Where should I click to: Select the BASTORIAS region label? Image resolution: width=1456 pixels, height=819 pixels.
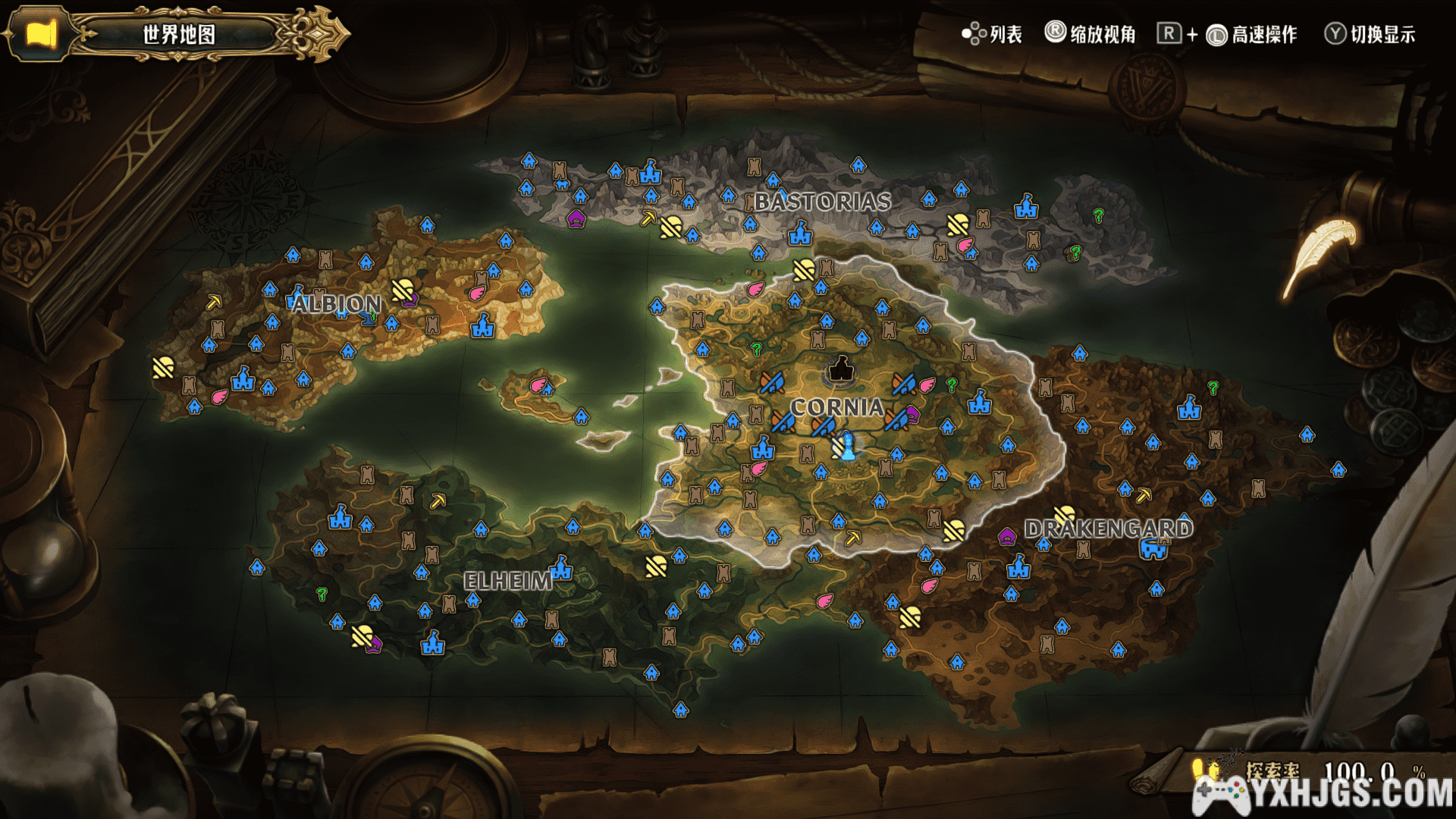(823, 202)
